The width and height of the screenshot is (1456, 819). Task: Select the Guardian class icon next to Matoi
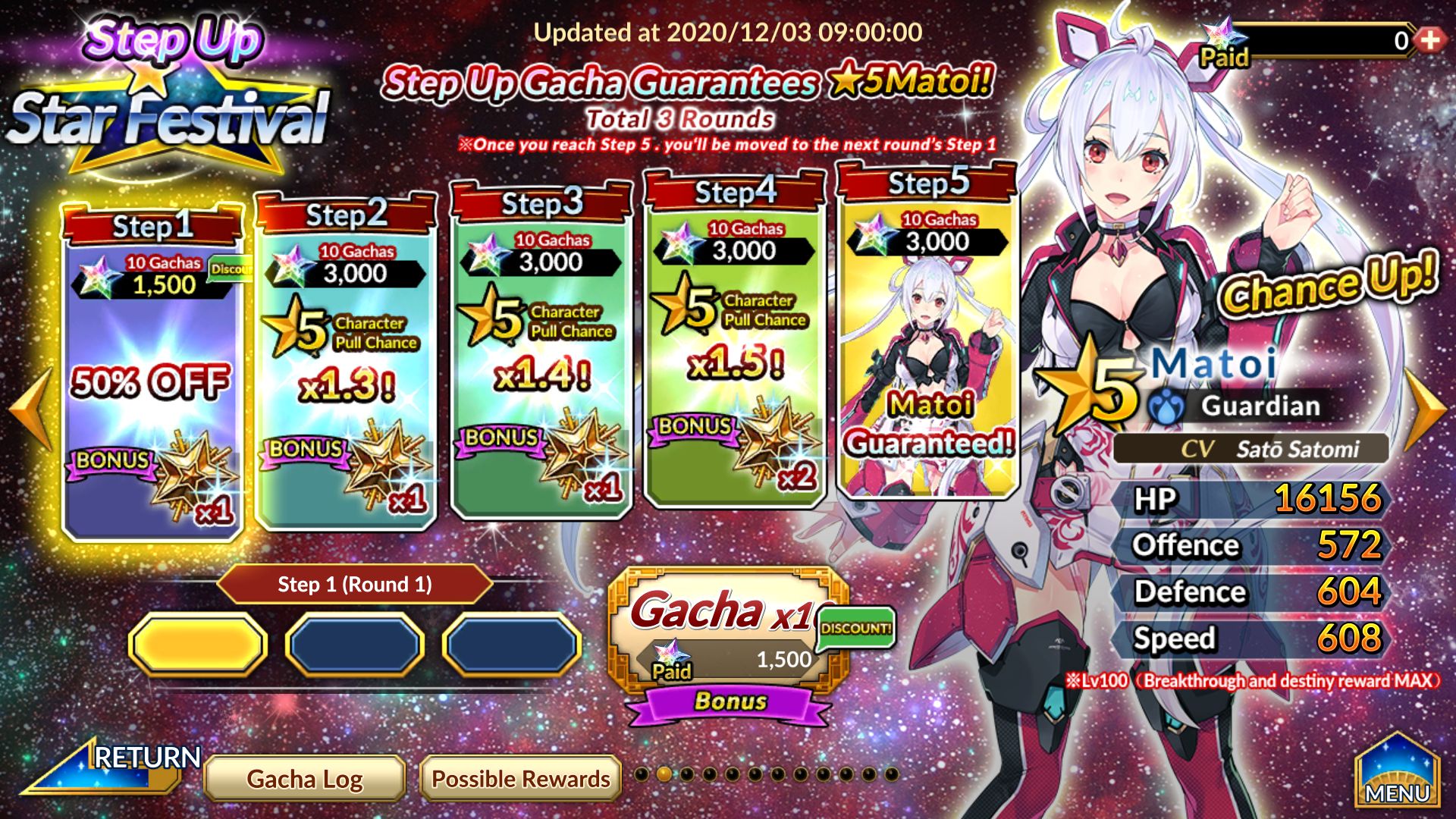click(x=1166, y=406)
